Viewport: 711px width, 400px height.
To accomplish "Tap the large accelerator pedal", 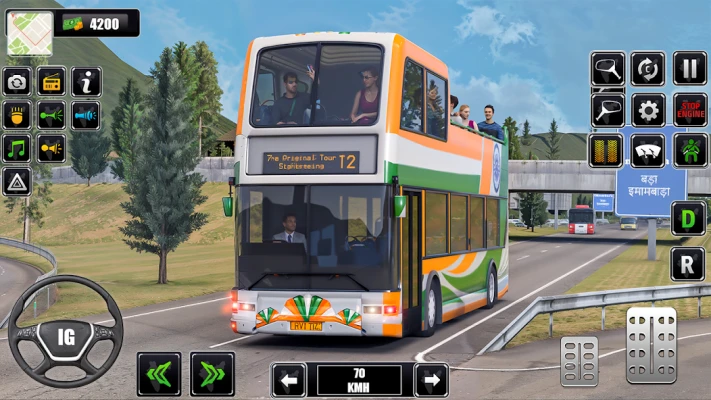I will pos(651,346).
